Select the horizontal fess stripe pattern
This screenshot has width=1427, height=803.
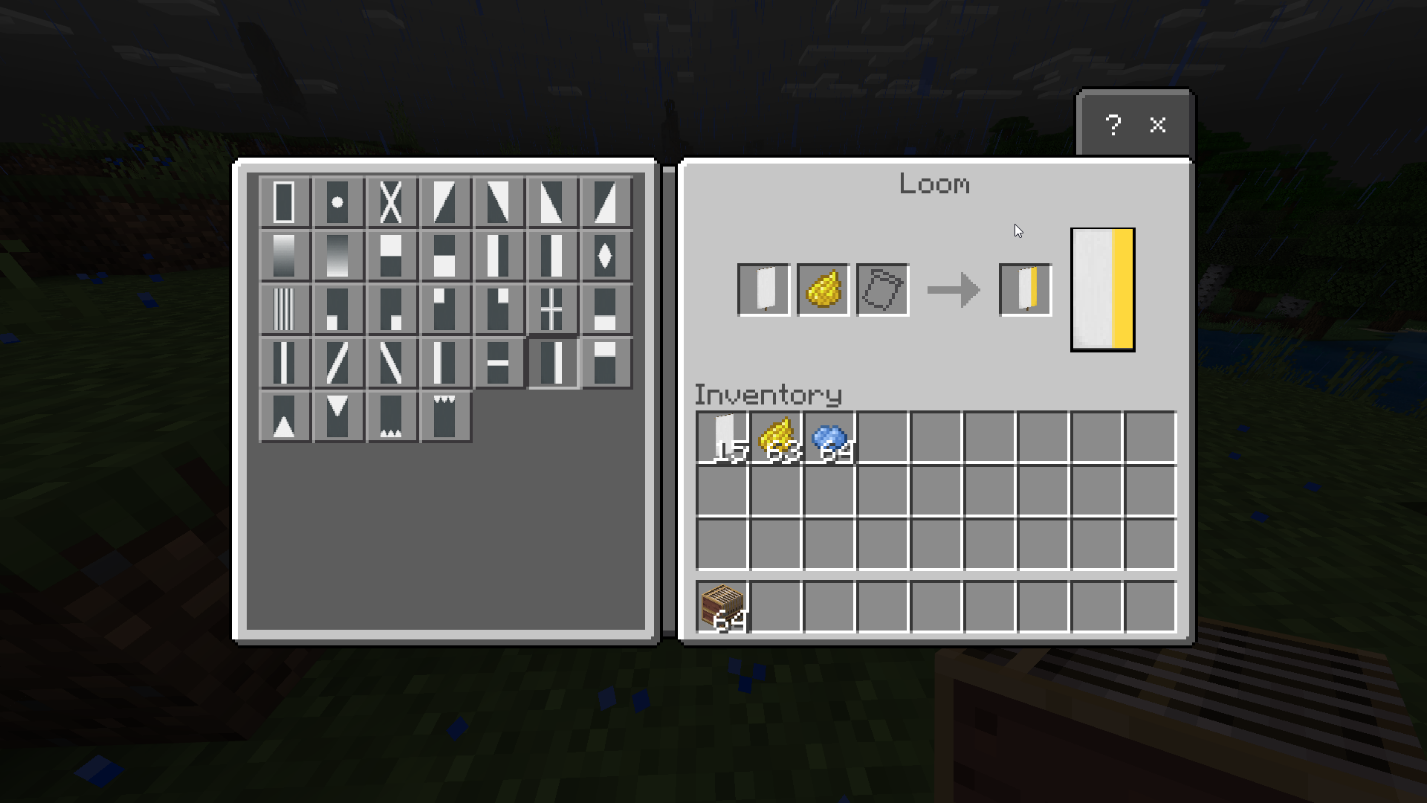tap(498, 361)
